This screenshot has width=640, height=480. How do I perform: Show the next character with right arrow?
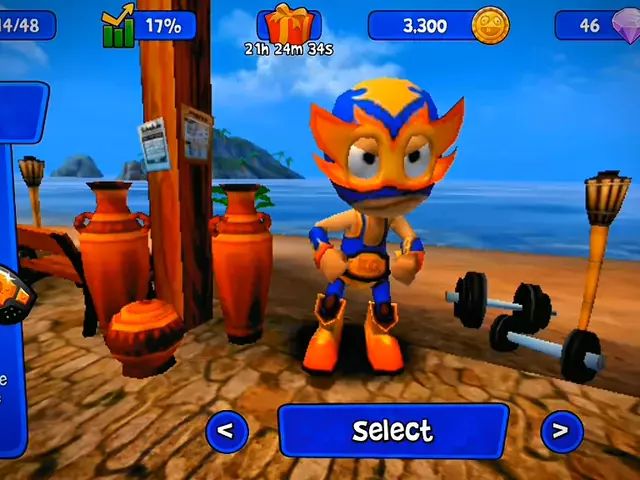tap(561, 431)
